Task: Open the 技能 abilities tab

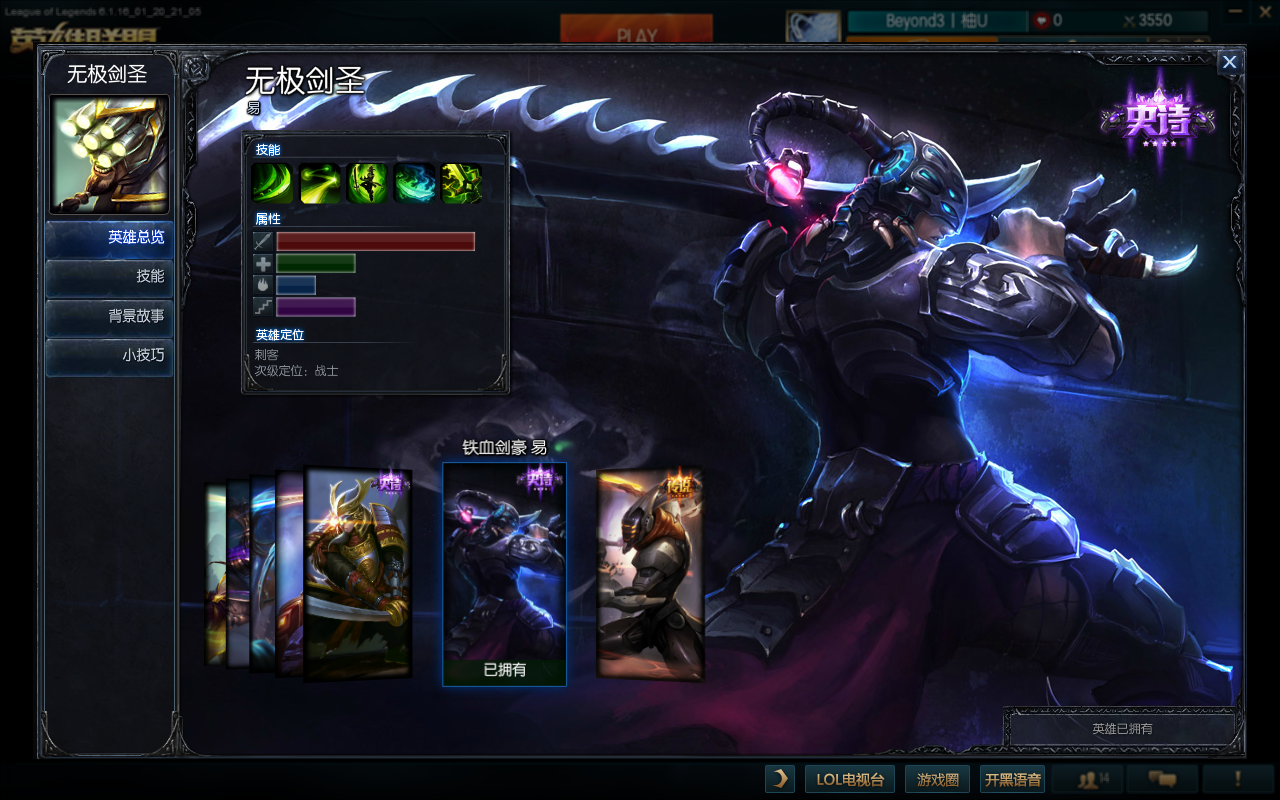Action: pos(109,277)
